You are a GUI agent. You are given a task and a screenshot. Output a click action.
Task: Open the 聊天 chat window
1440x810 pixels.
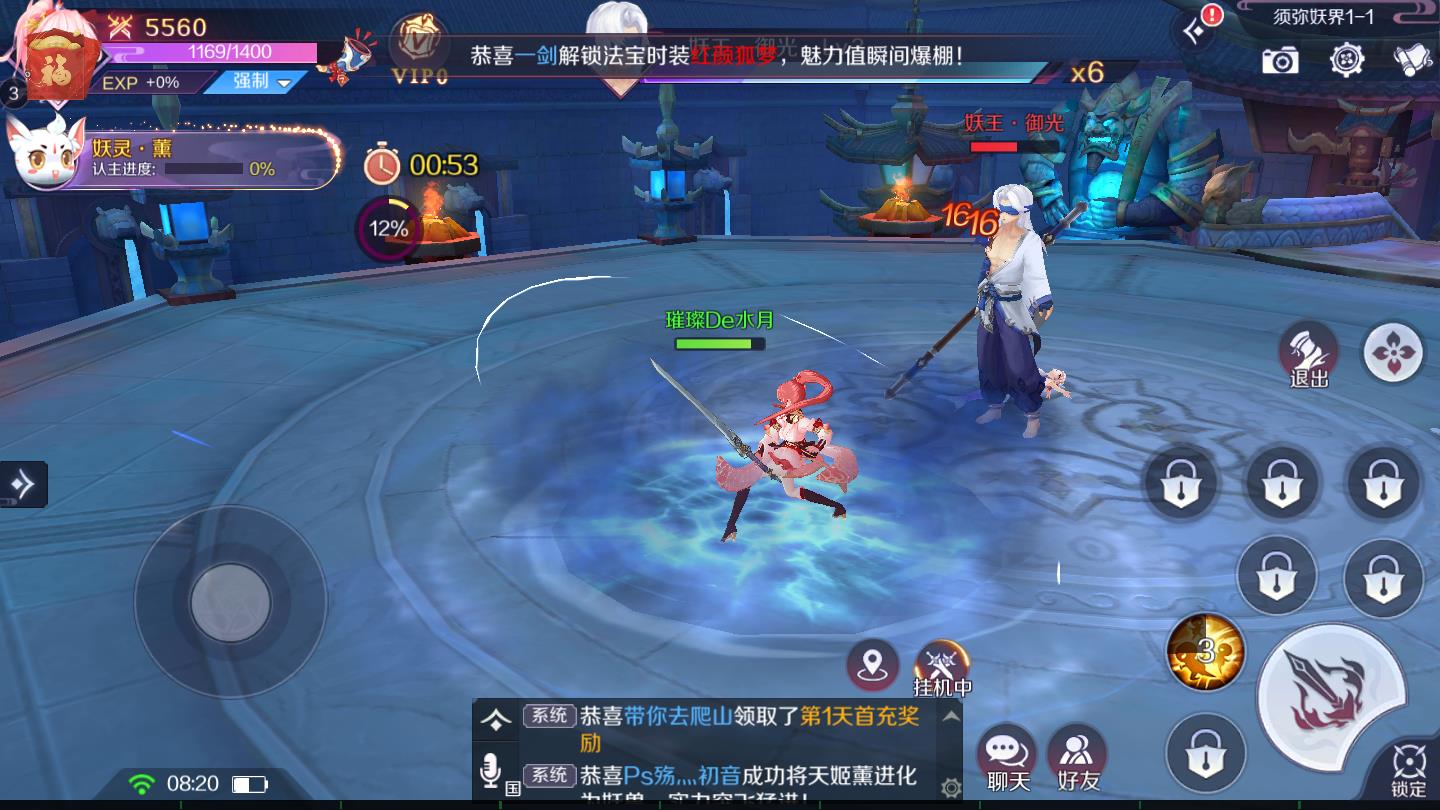1005,755
